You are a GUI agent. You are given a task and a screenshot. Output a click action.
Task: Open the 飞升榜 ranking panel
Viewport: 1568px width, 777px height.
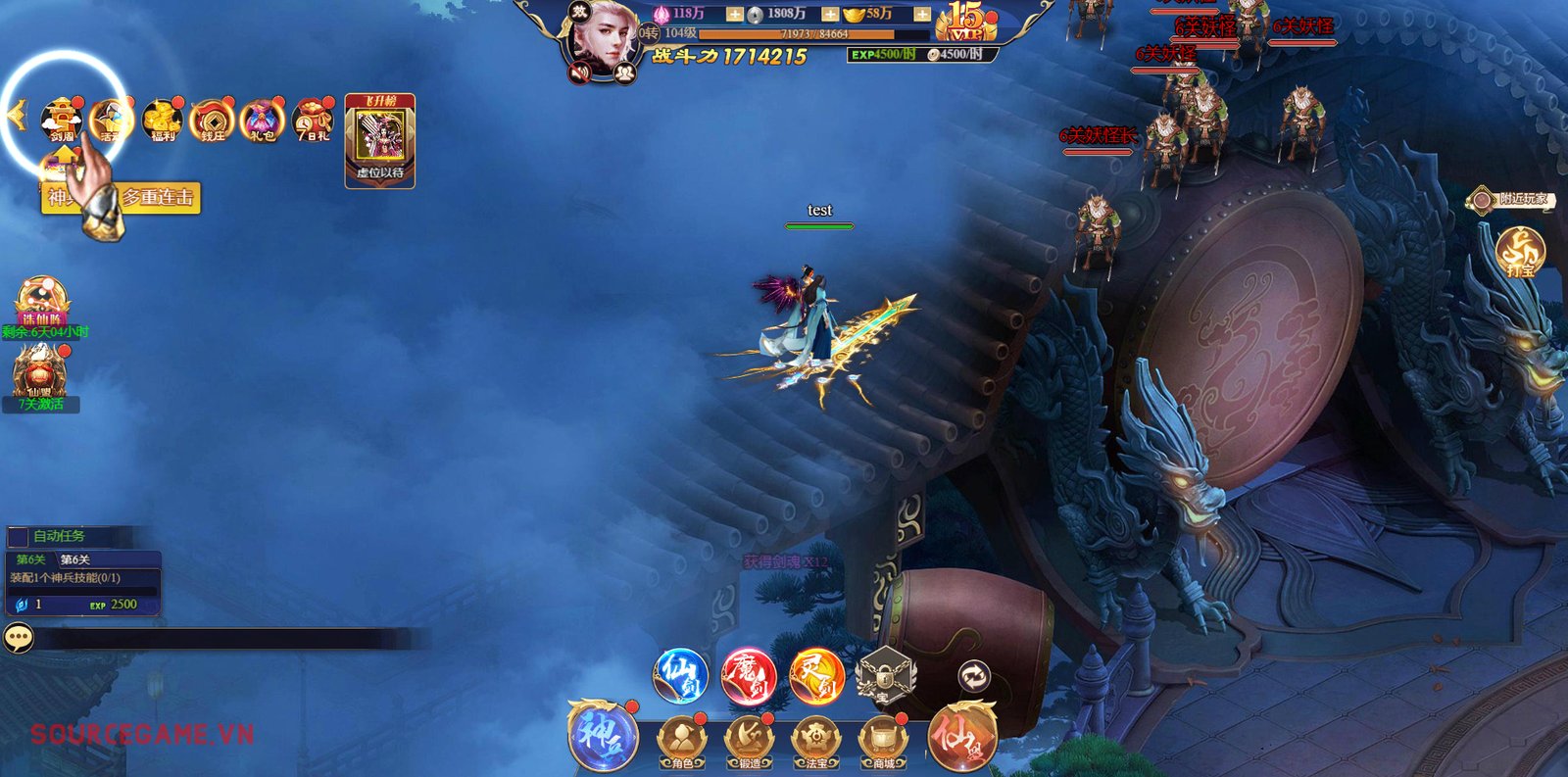tap(380, 139)
